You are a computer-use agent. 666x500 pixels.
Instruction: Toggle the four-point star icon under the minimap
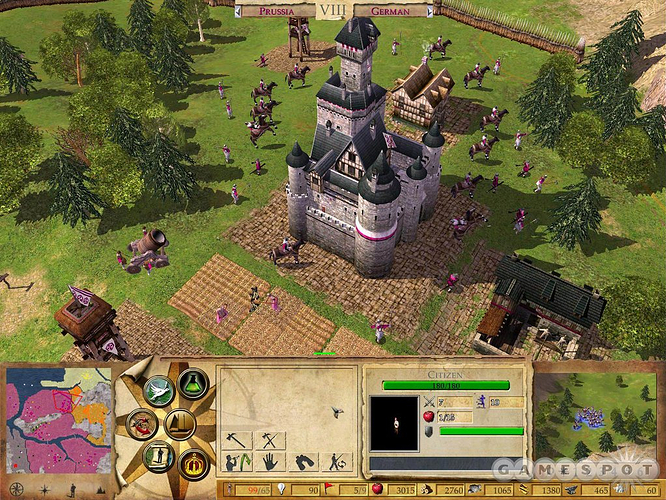point(46,490)
